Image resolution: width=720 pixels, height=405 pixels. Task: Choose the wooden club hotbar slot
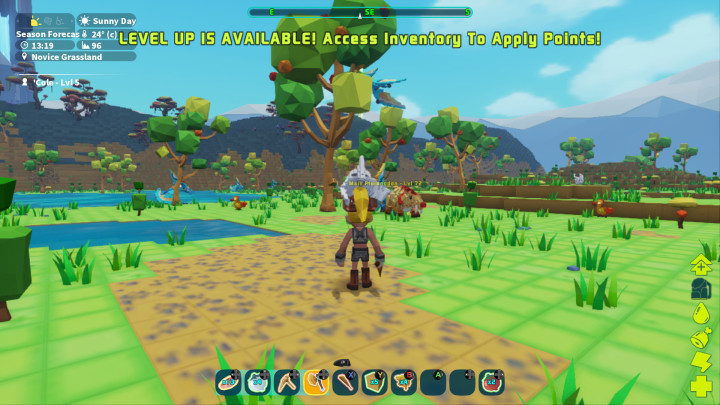point(345,381)
